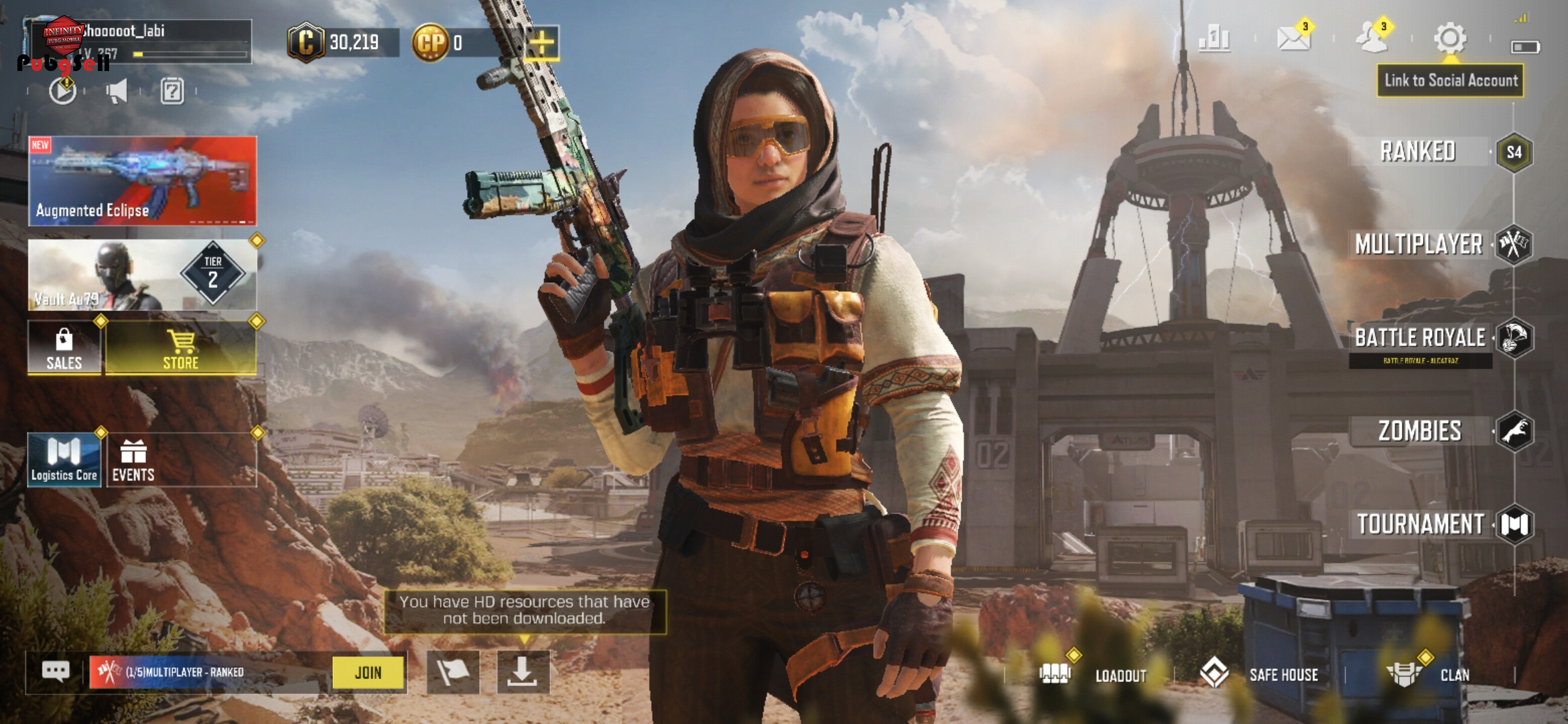Enter the Zombies mode

pyautogui.click(x=1419, y=431)
